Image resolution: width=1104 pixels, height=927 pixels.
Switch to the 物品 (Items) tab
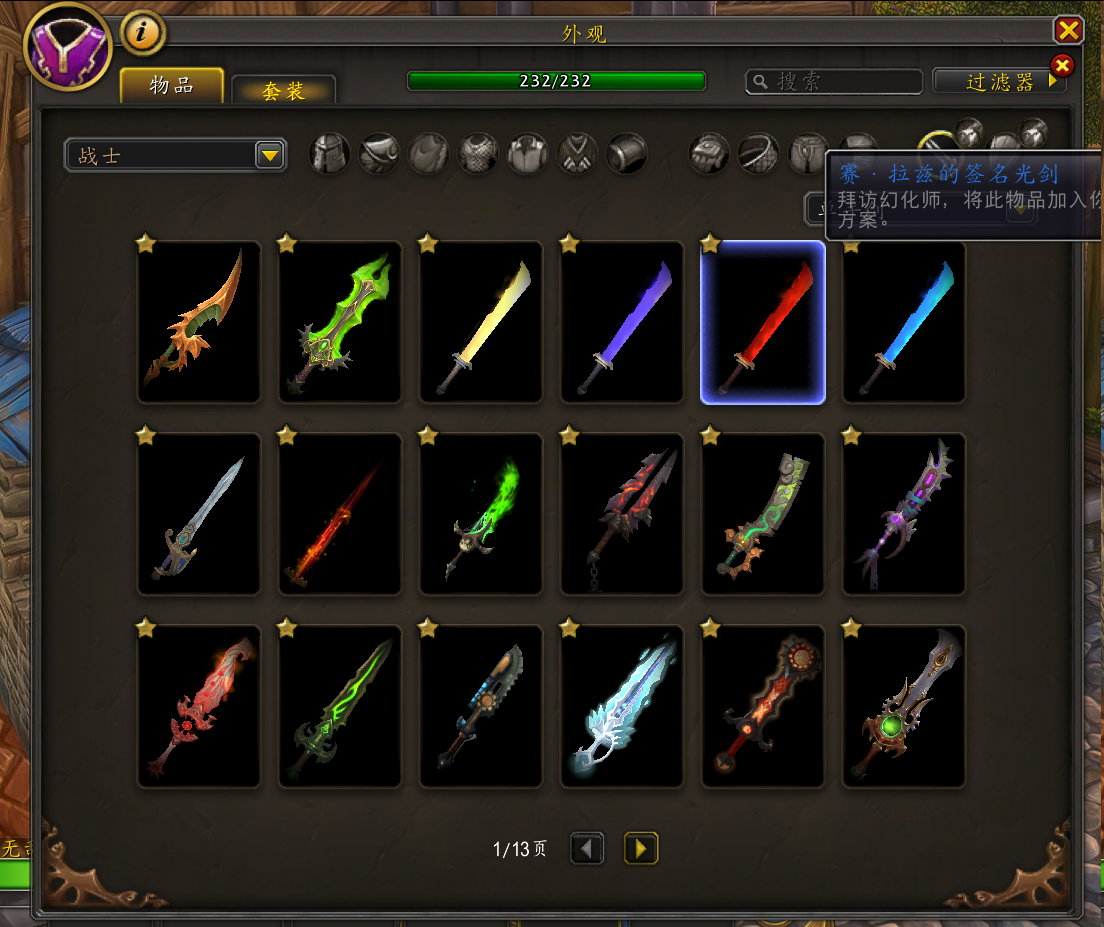171,85
